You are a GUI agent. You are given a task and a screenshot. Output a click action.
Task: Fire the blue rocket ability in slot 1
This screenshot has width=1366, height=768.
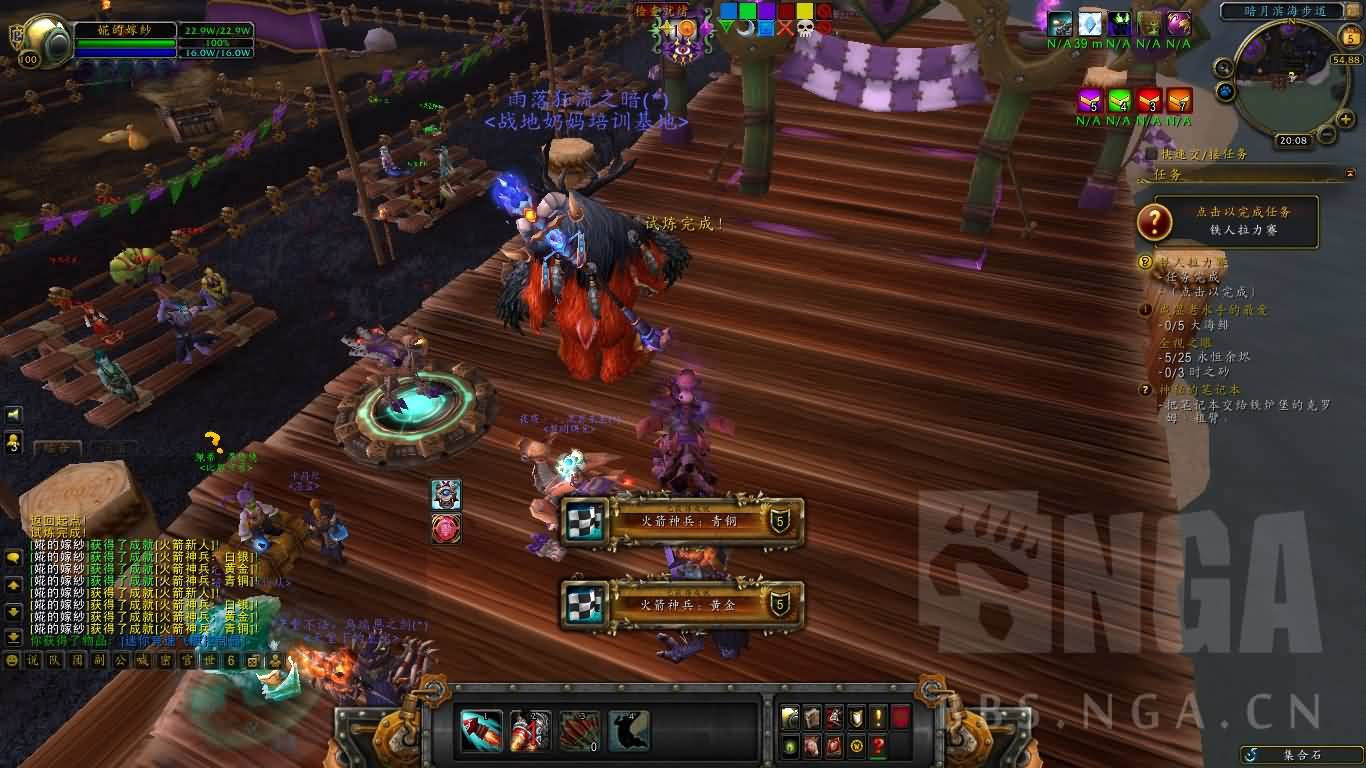pos(482,731)
